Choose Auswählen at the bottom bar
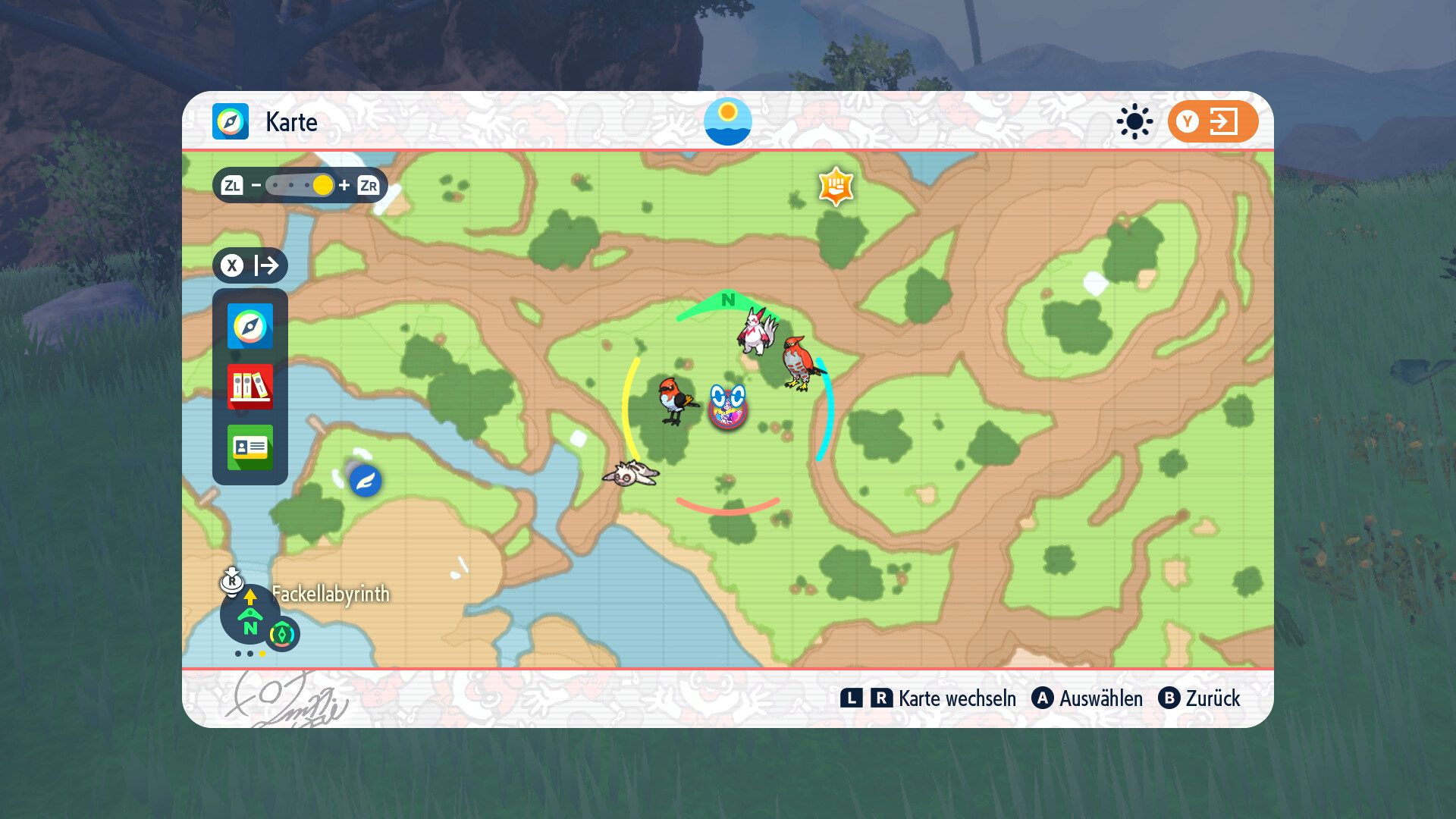The width and height of the screenshot is (1456, 819). [x=1087, y=698]
